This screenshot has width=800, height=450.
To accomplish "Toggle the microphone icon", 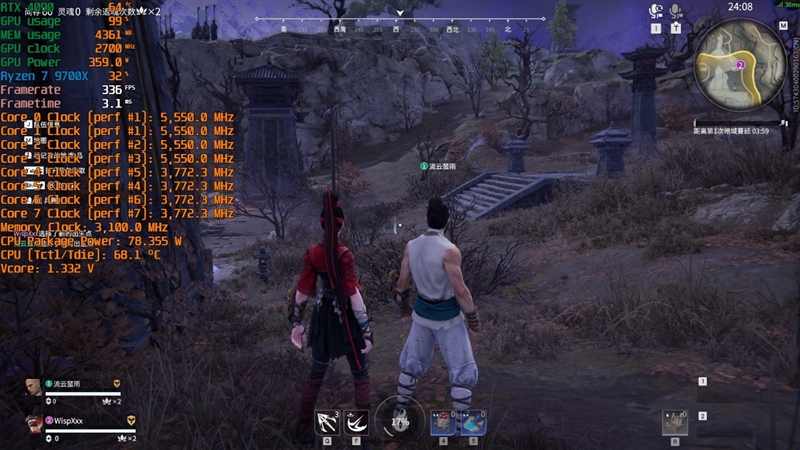I will coord(676,11).
